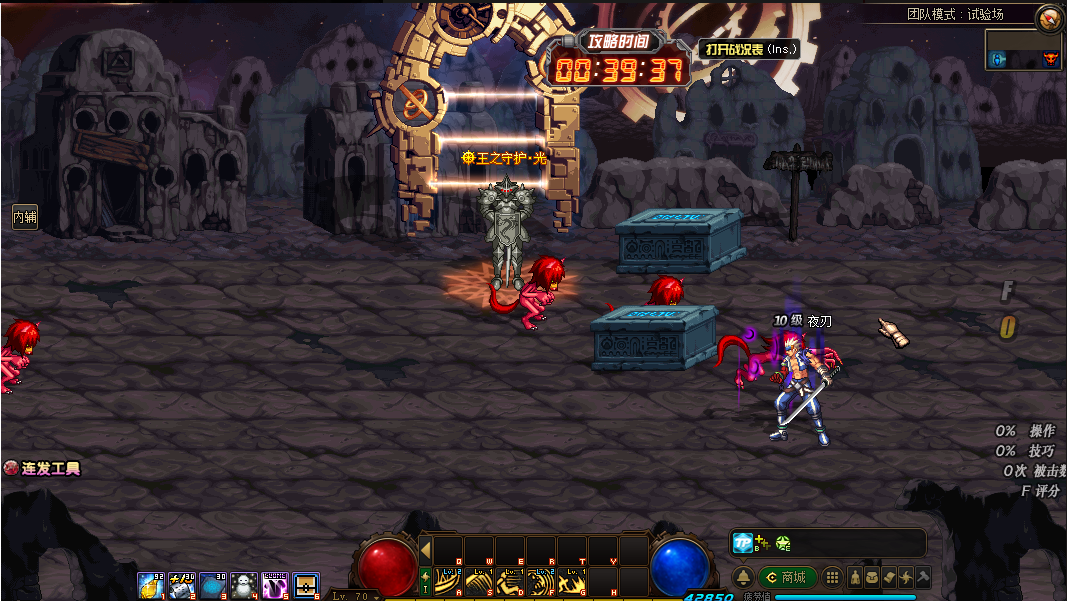The height and width of the screenshot is (601, 1067).
Task: Select the TP buff icon
Action: (x=743, y=543)
